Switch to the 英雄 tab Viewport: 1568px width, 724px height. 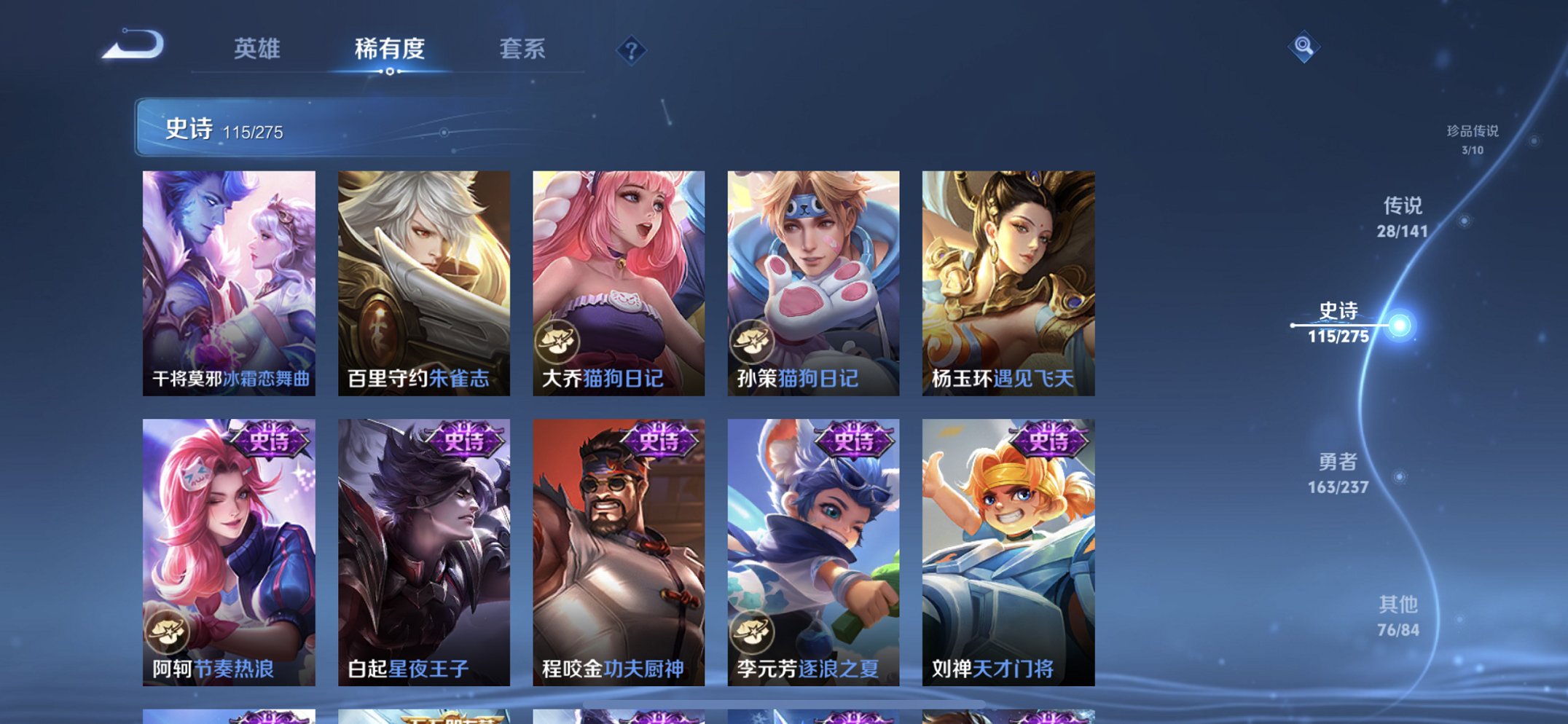point(259,50)
